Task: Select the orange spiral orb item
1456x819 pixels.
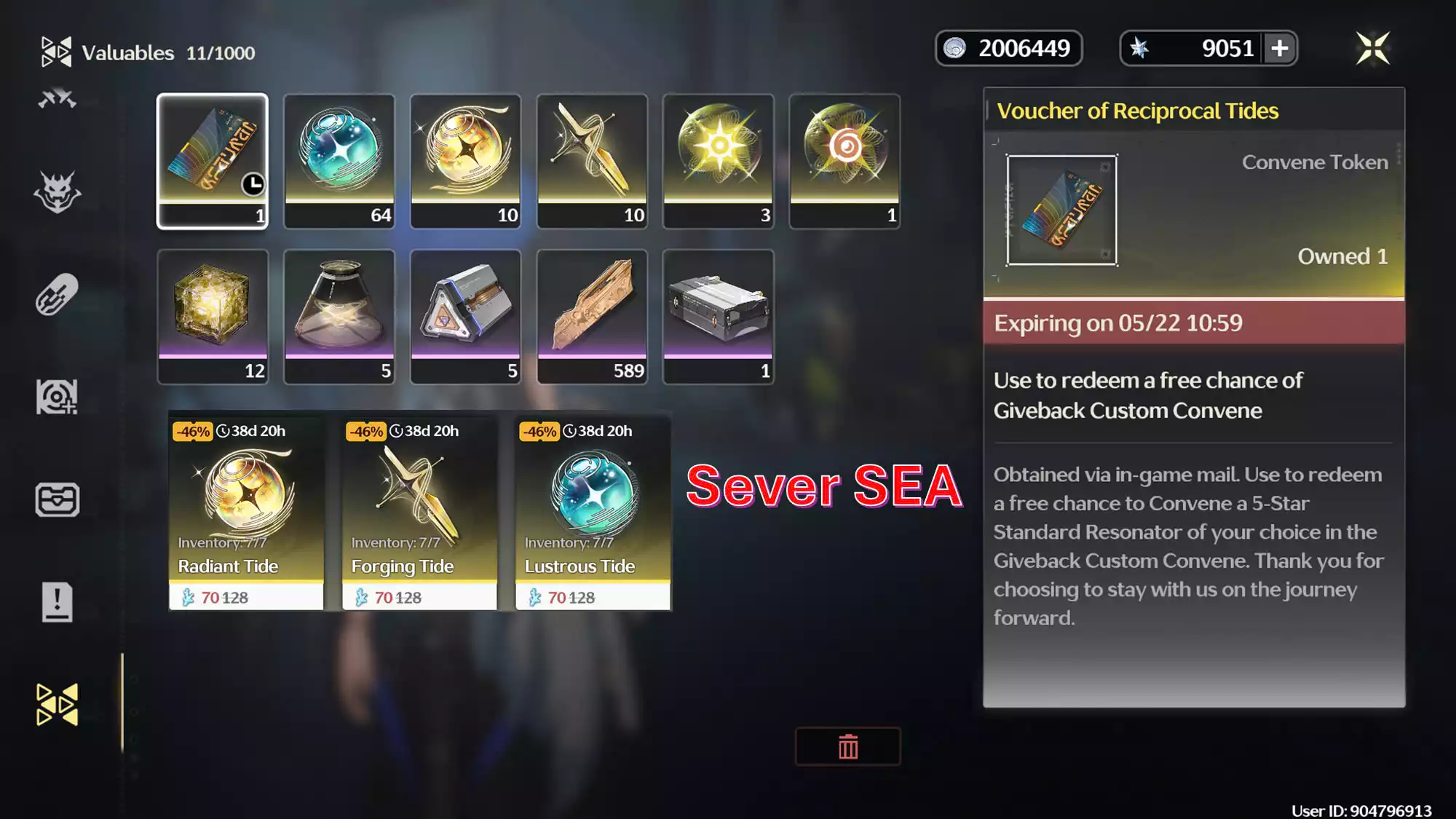Action: pos(844,161)
